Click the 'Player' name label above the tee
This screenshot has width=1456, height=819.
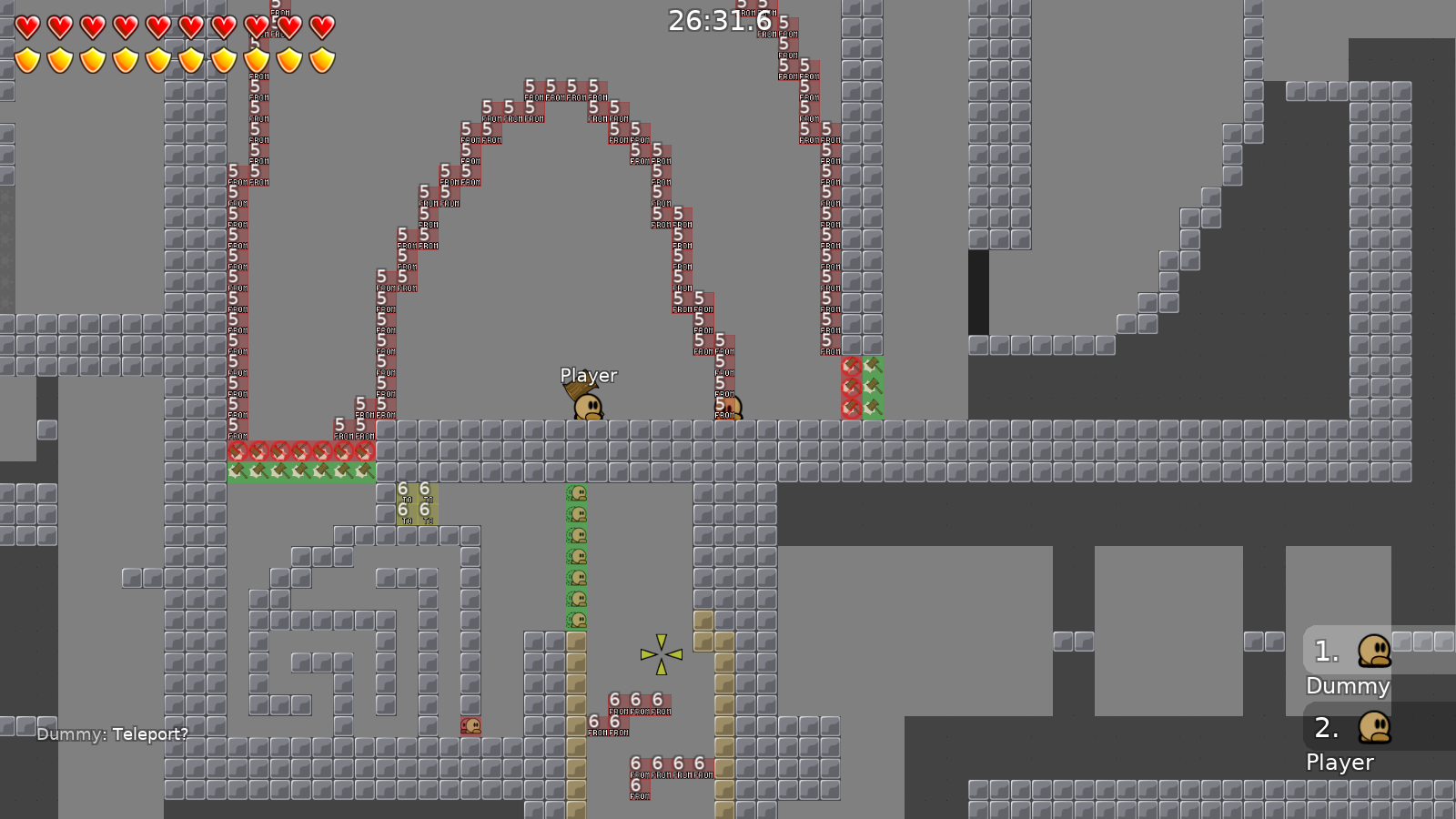click(588, 375)
